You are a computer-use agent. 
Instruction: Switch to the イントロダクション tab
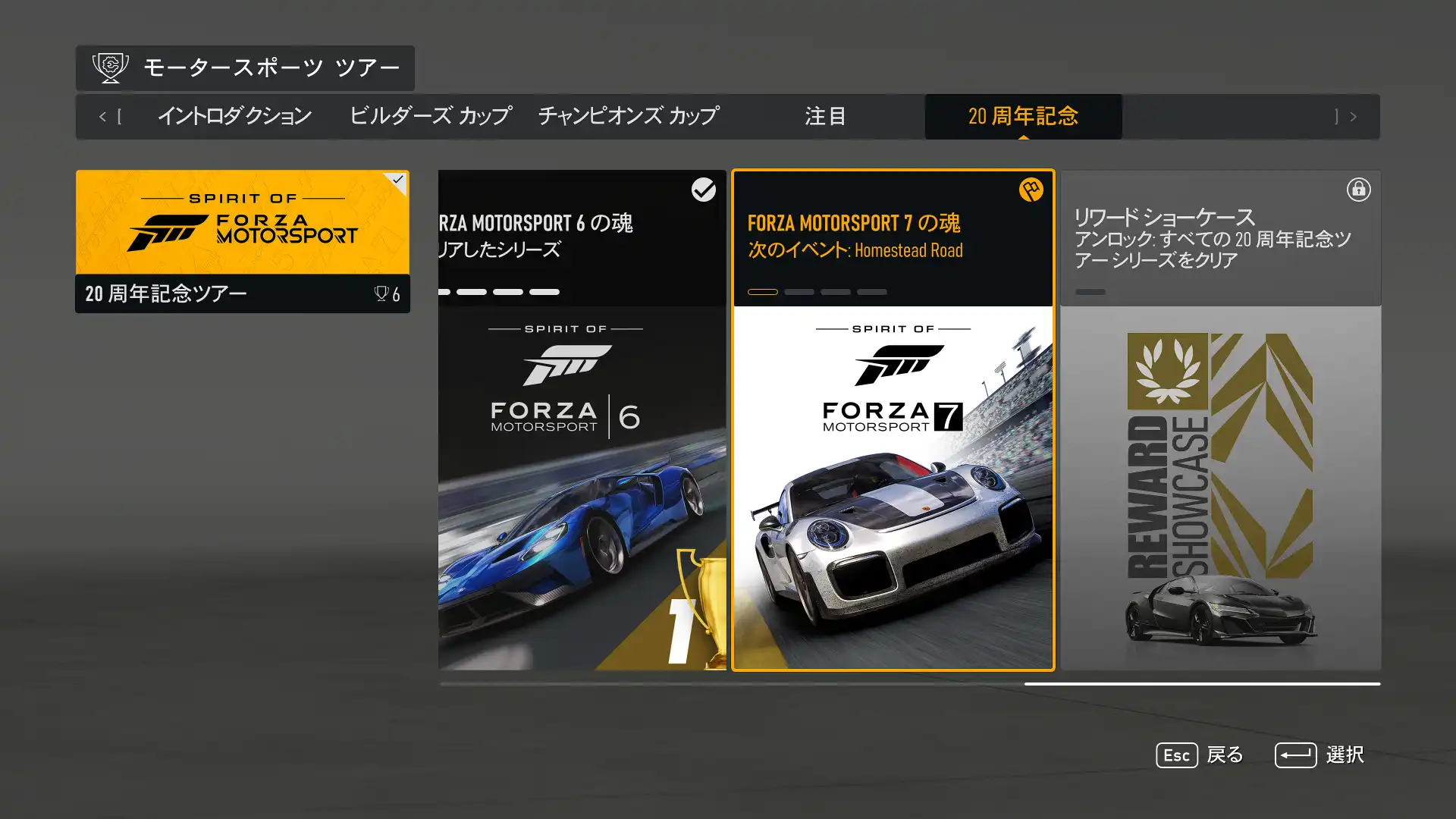(x=234, y=117)
